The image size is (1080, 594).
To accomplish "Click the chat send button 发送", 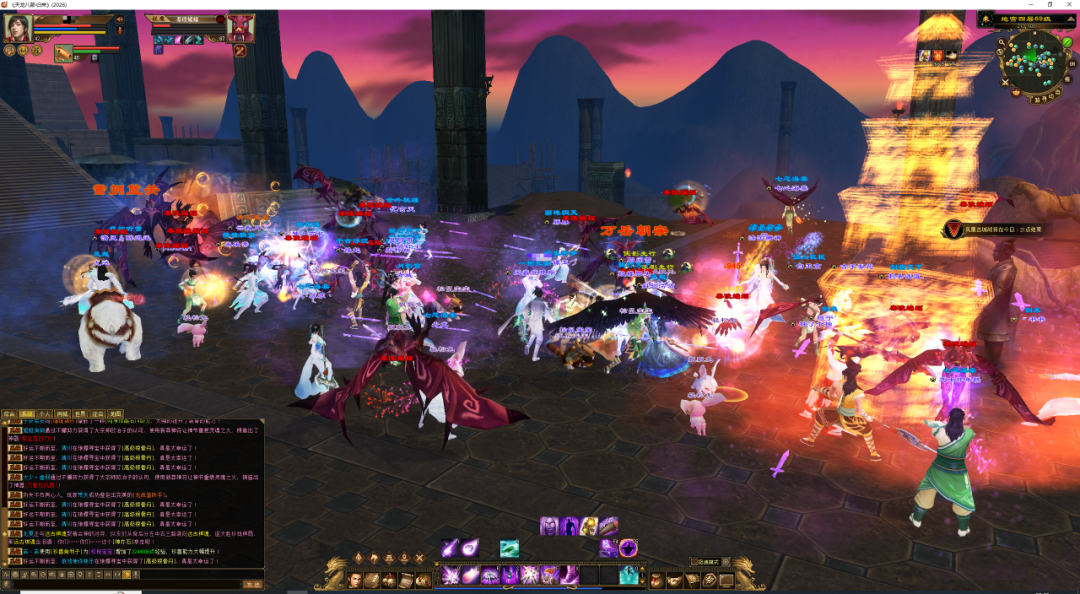I will pos(253,584).
